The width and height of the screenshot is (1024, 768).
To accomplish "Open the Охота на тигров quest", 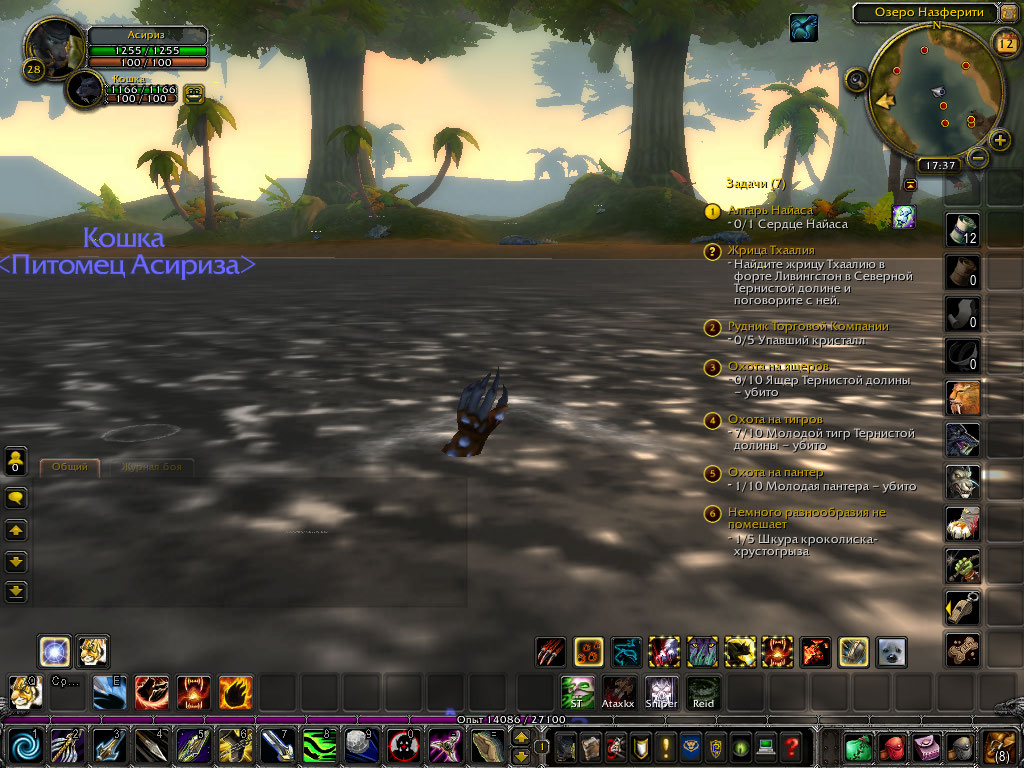I will [x=776, y=420].
